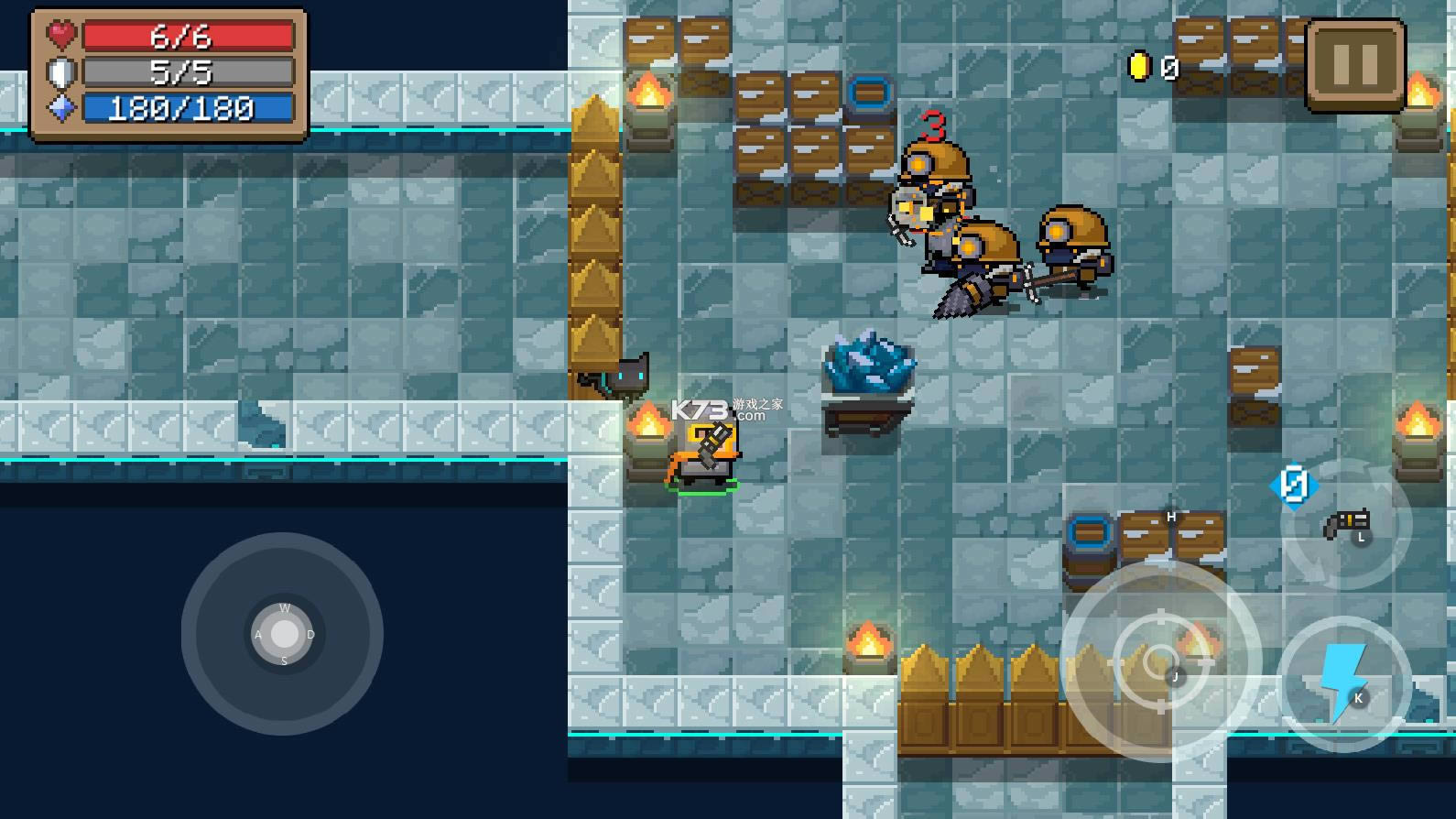Screen dimensions: 1456x819
Task: Switch weapon using the pistol icon
Action: coord(1346,525)
